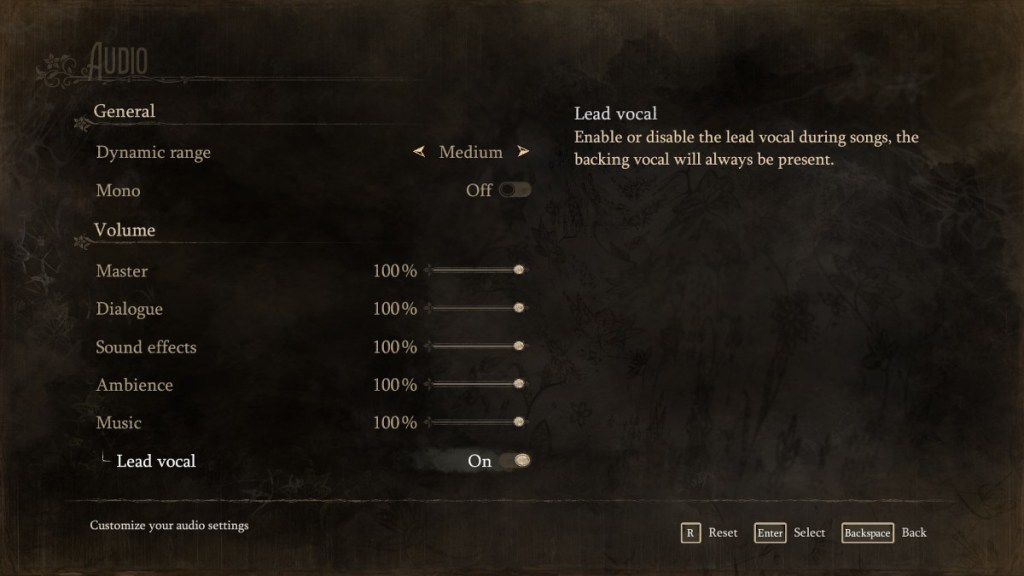The width and height of the screenshot is (1024, 576).
Task: Toggle the Mono audio switch
Action: [516, 190]
